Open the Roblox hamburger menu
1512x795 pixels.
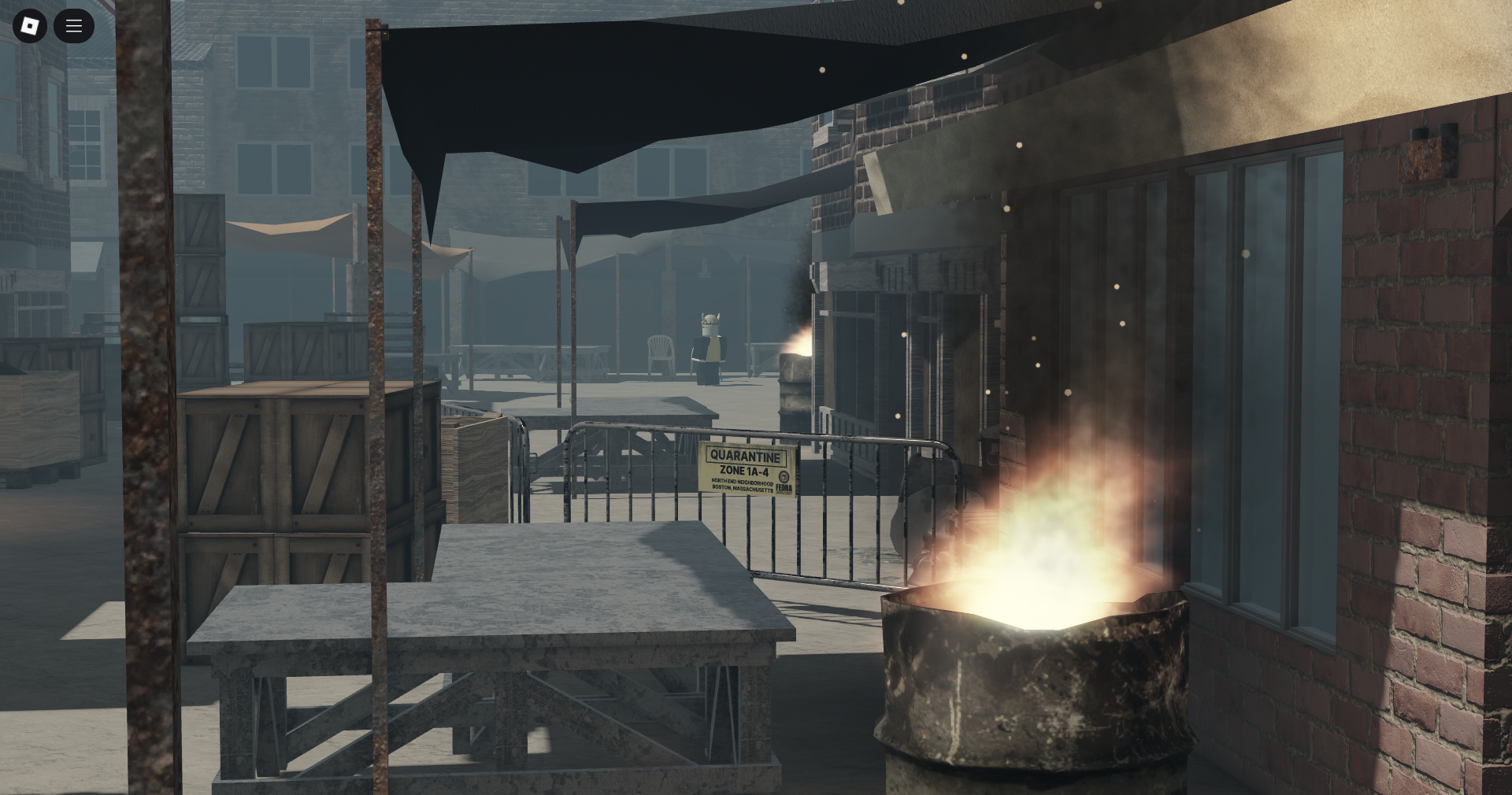click(73, 26)
